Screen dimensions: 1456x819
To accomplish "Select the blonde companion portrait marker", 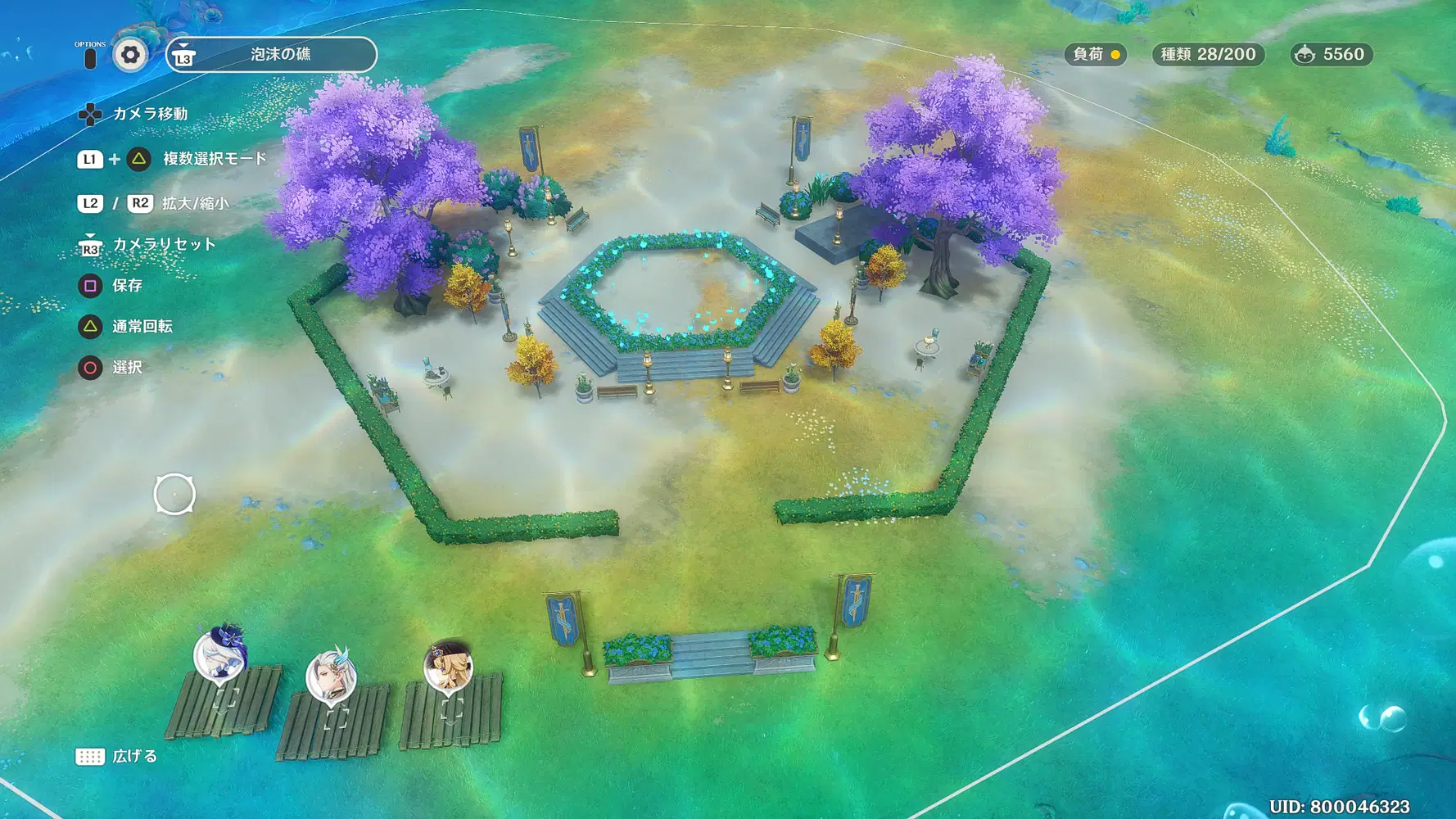I will 448,666.
